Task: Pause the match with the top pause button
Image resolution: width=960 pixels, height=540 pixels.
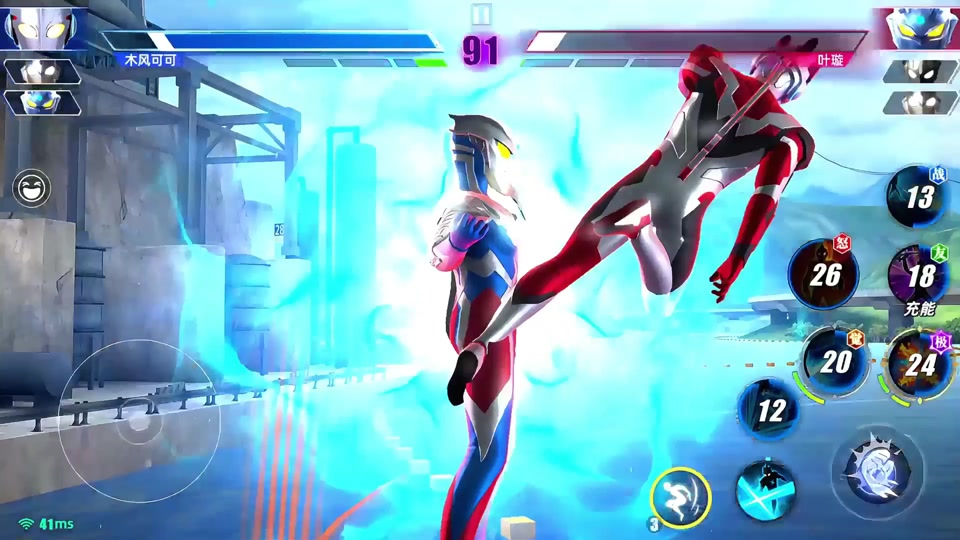Action: pyautogui.click(x=480, y=14)
